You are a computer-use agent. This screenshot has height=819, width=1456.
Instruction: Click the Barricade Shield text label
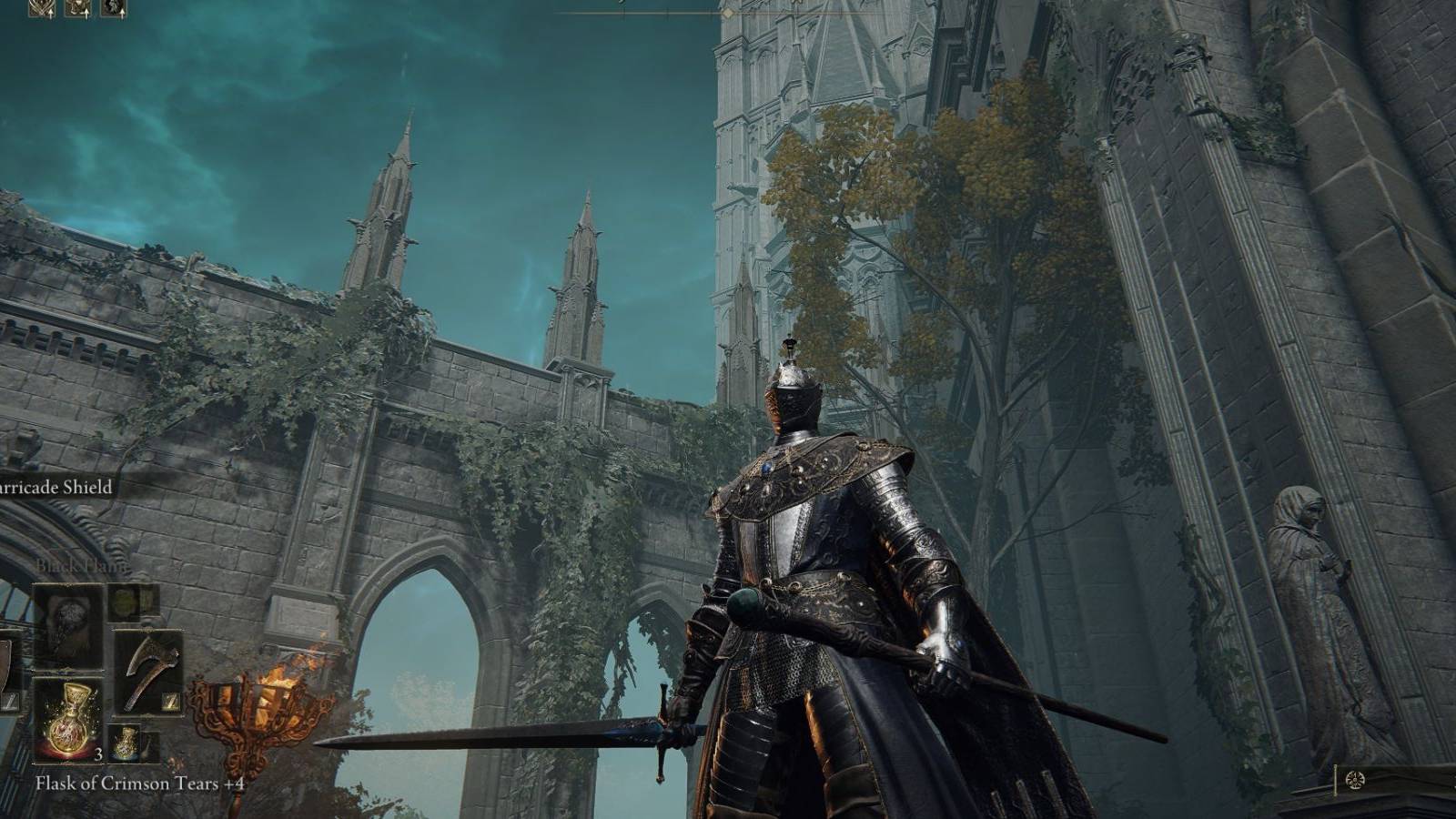point(53,486)
